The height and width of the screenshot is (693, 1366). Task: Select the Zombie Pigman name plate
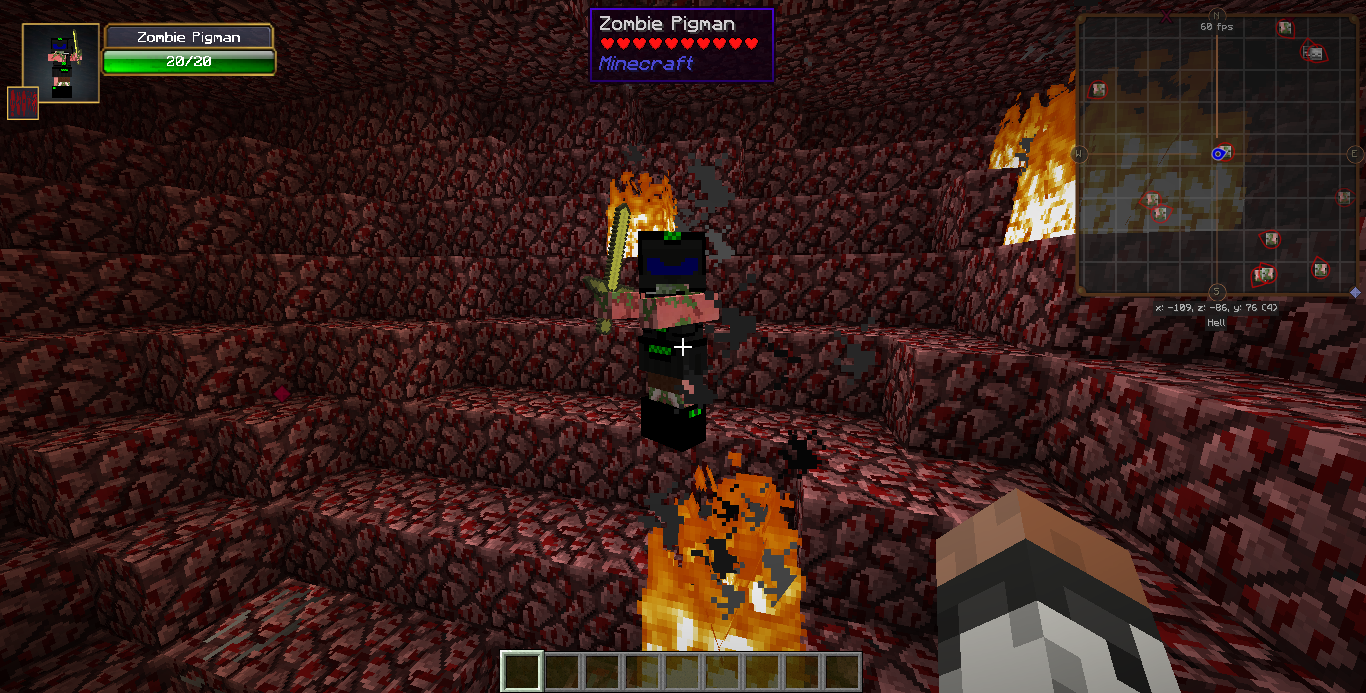coord(189,37)
